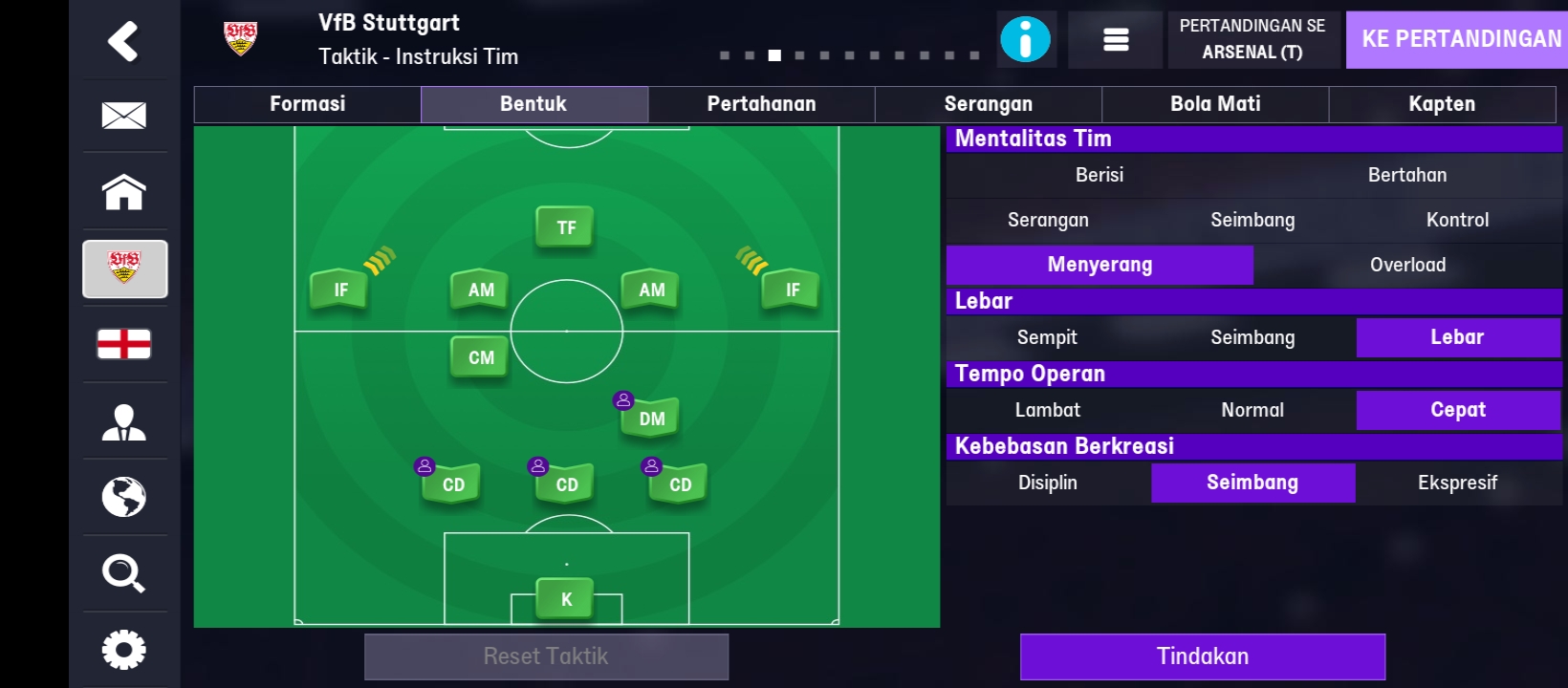Set Mentalitas Tim to Kontrol

[x=1458, y=220]
